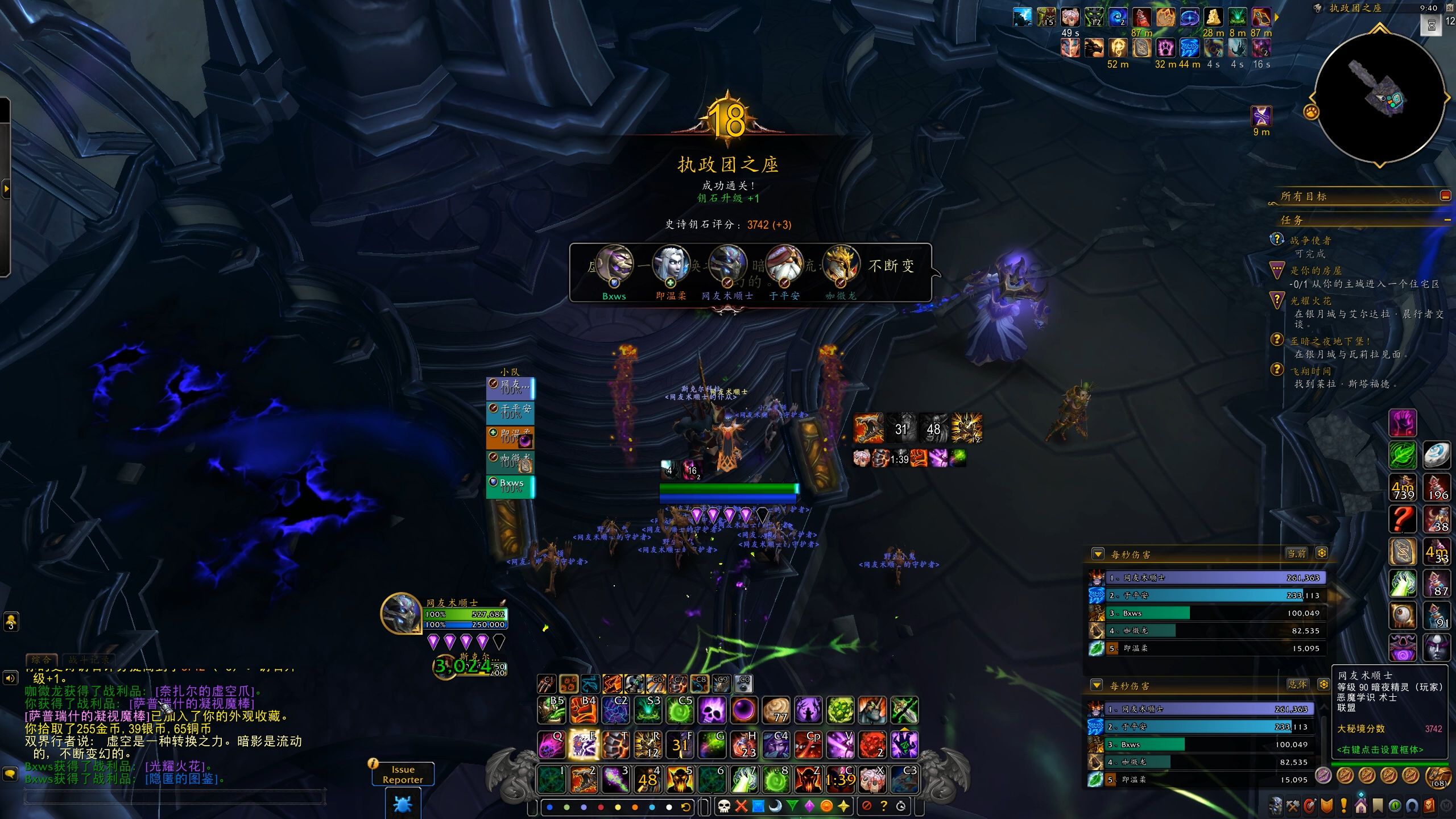
Task: Select the chat input box
Action: (x=173, y=796)
